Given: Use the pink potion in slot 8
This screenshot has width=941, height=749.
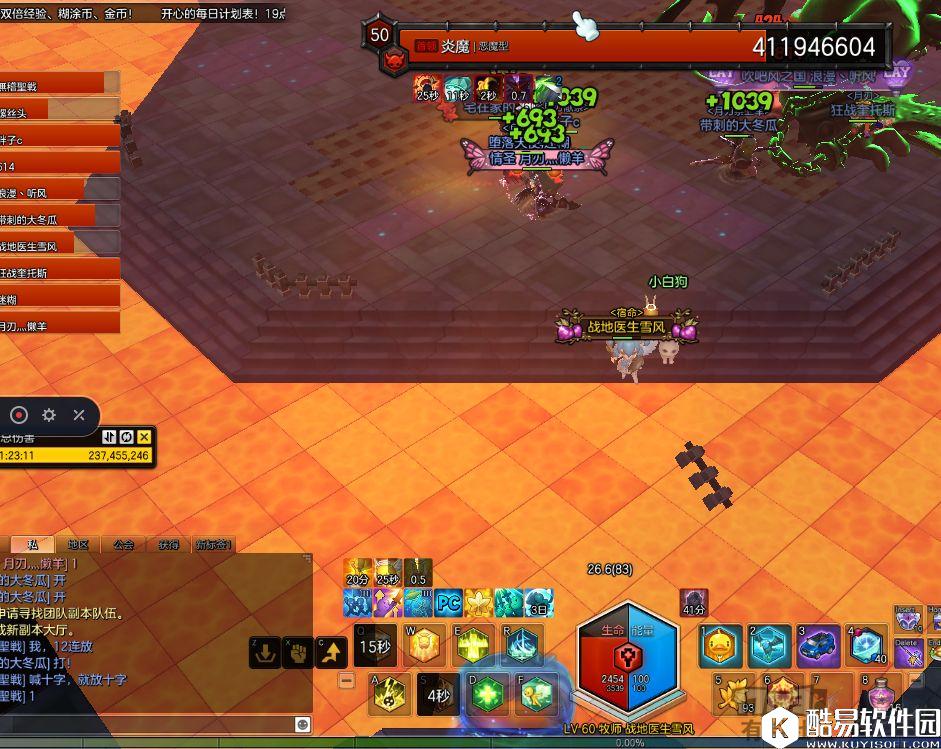Looking at the screenshot, I should pyautogui.click(x=881, y=692).
